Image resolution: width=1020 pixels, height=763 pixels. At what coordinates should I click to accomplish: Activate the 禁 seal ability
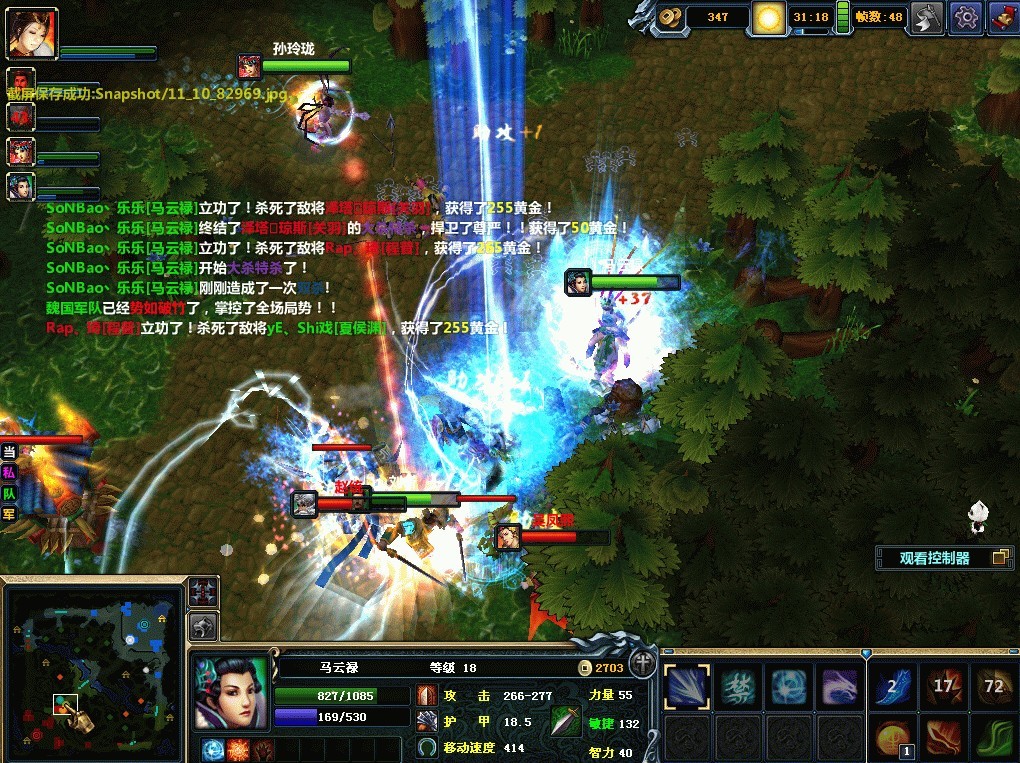coord(739,685)
